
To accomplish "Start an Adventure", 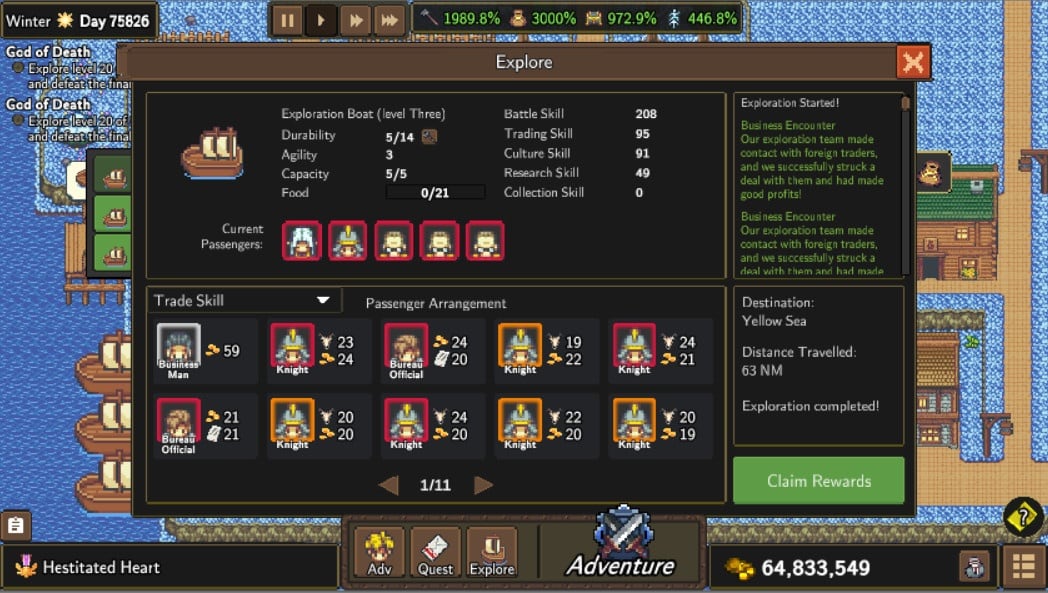I will tap(621, 548).
